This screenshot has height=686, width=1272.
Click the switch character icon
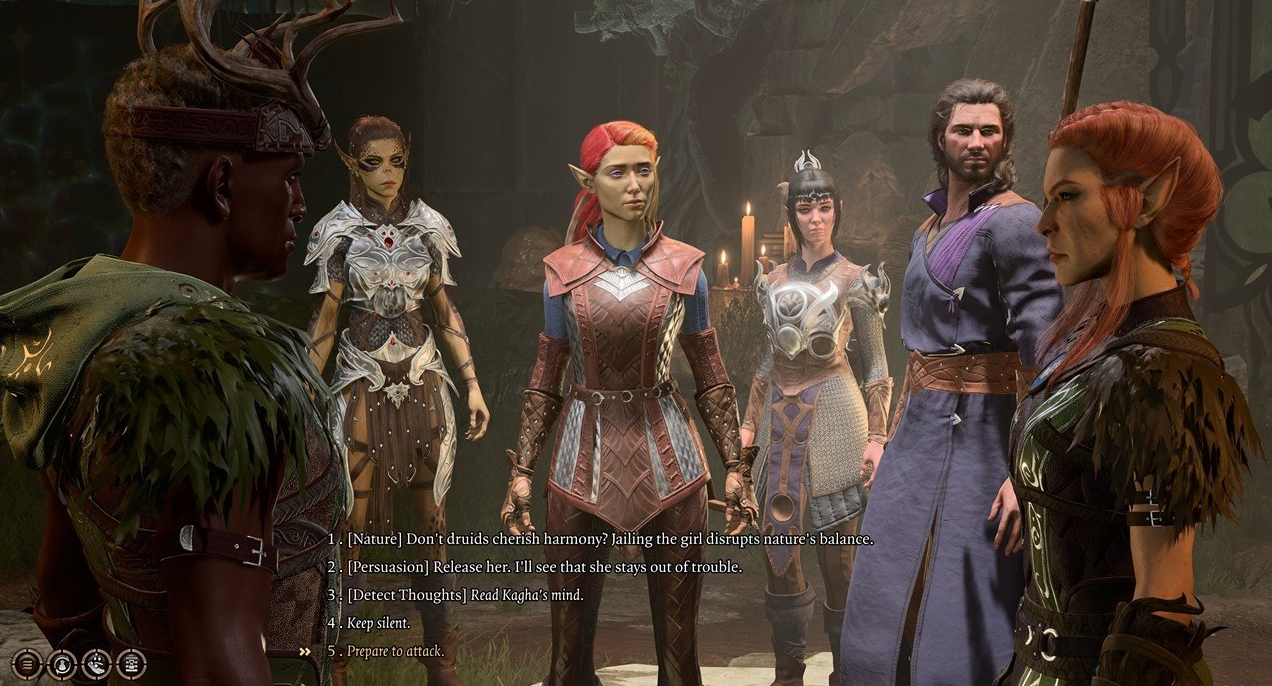62,663
